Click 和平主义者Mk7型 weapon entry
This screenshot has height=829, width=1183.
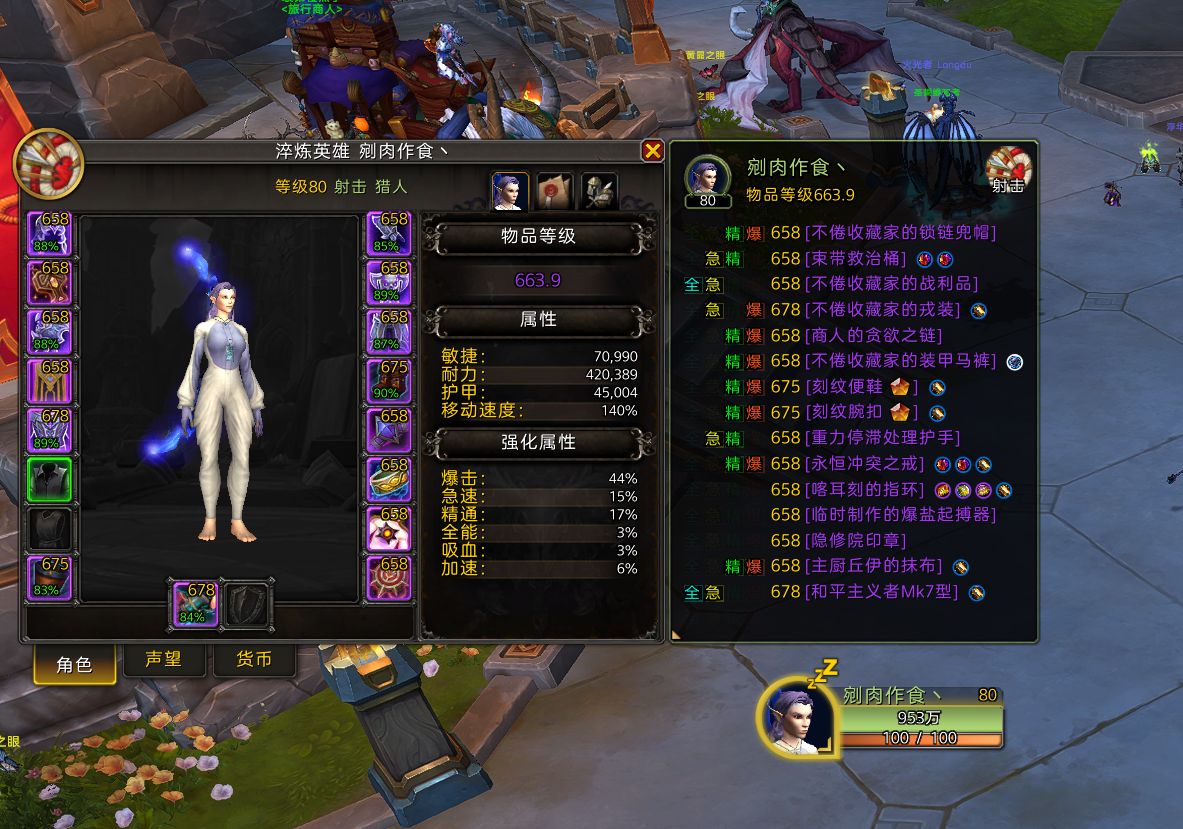point(881,593)
